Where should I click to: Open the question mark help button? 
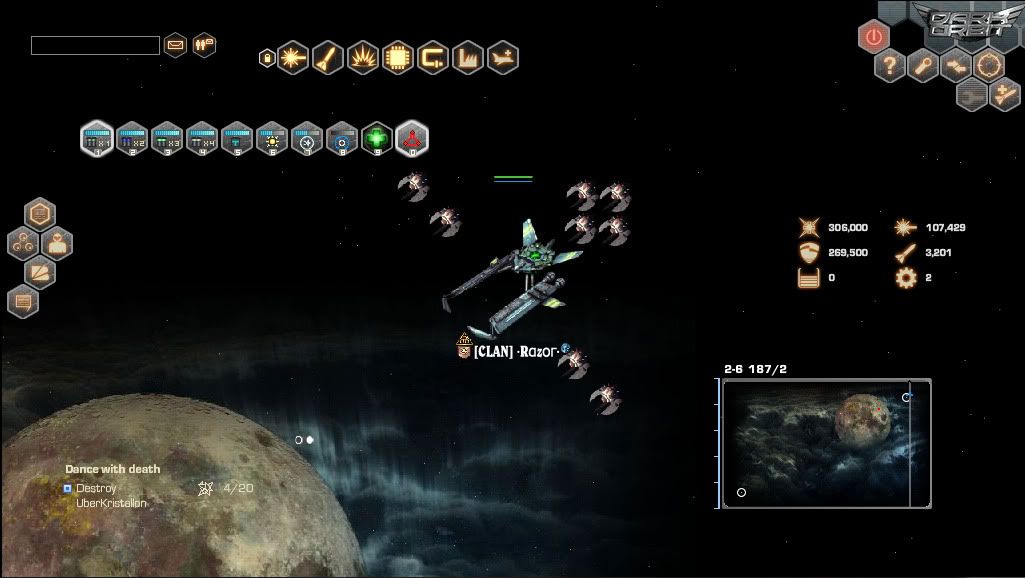(x=888, y=67)
